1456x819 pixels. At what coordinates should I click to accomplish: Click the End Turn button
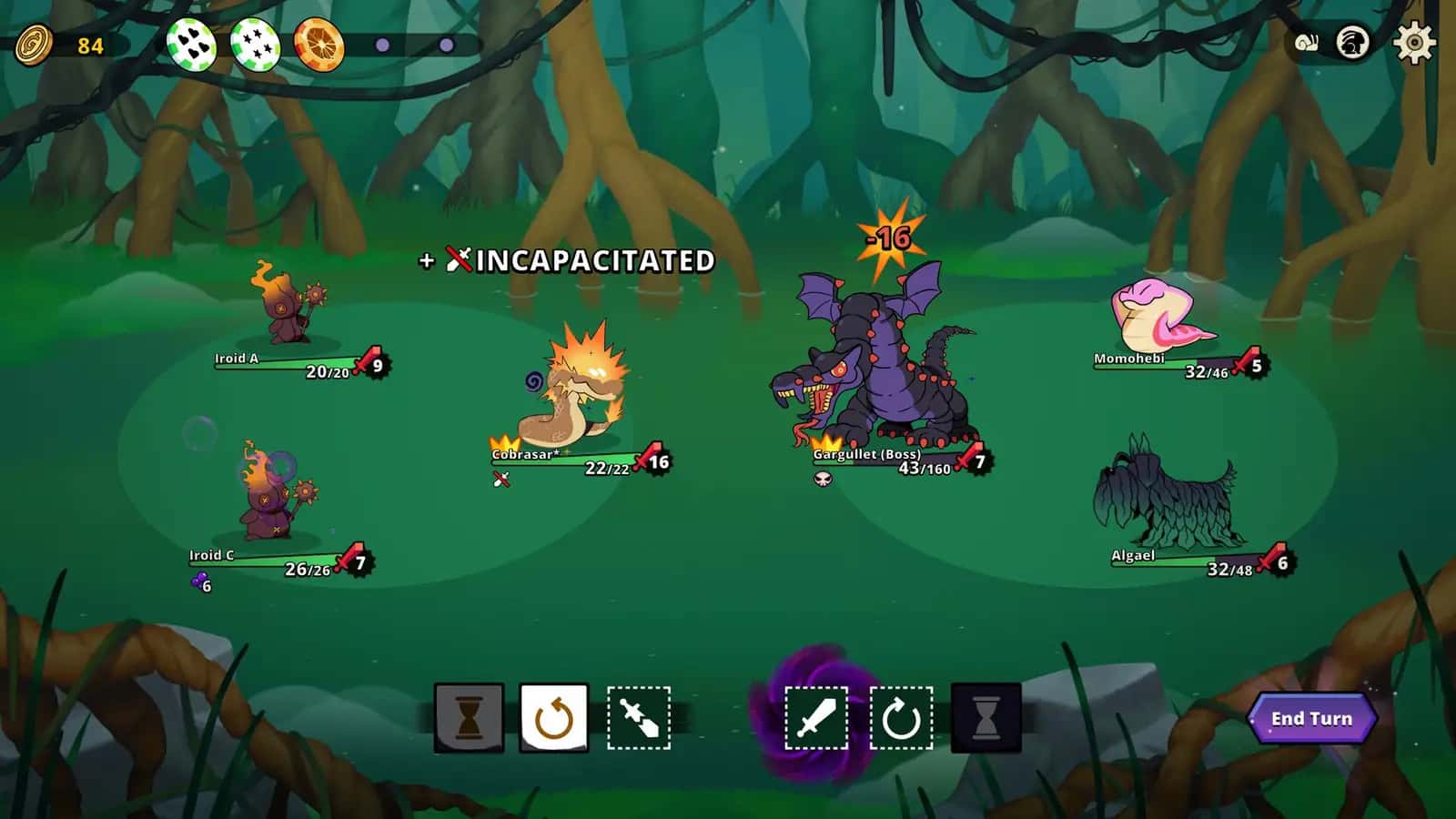pyautogui.click(x=1311, y=719)
